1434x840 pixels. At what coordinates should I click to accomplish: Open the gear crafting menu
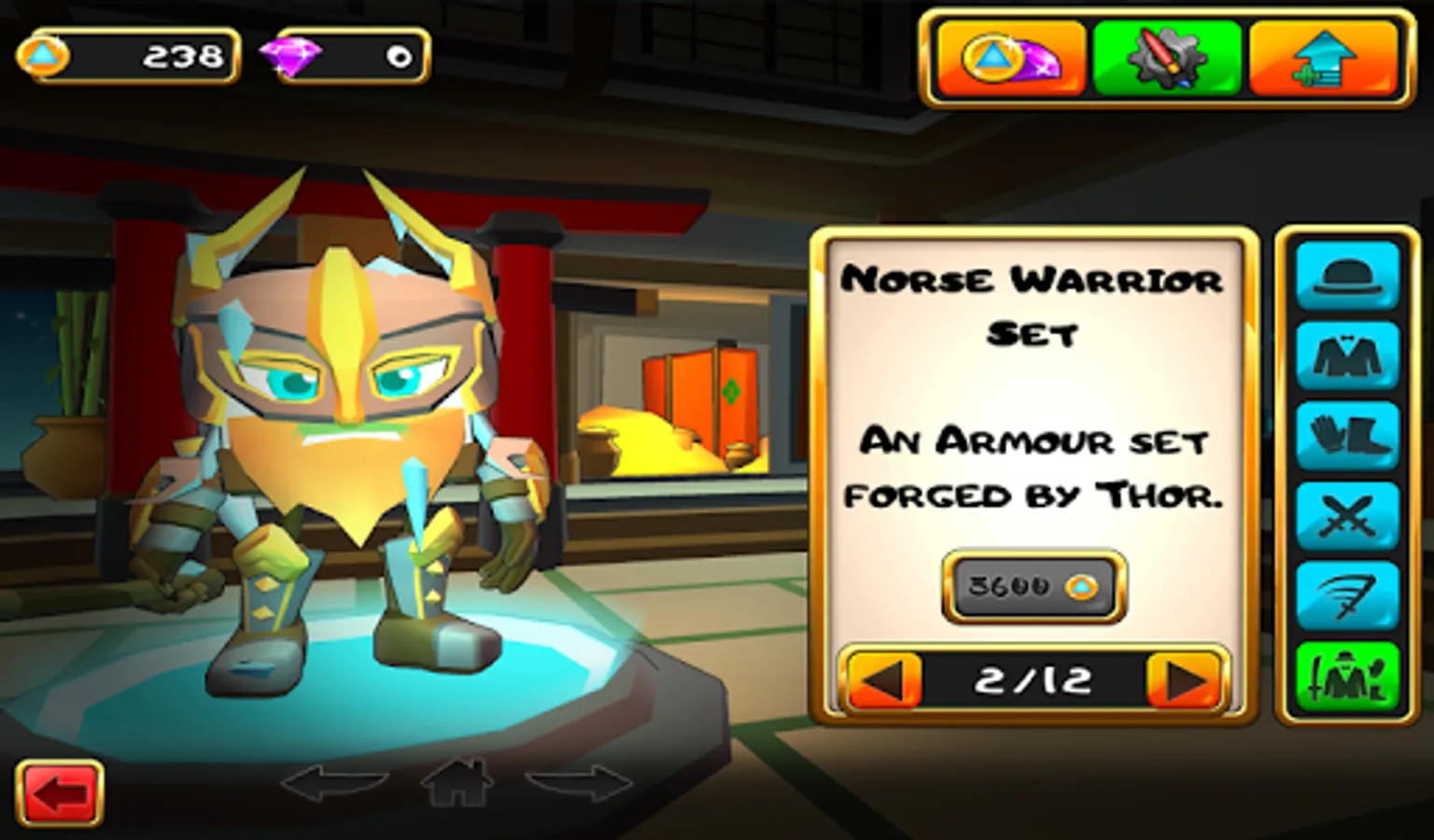[x=1165, y=56]
